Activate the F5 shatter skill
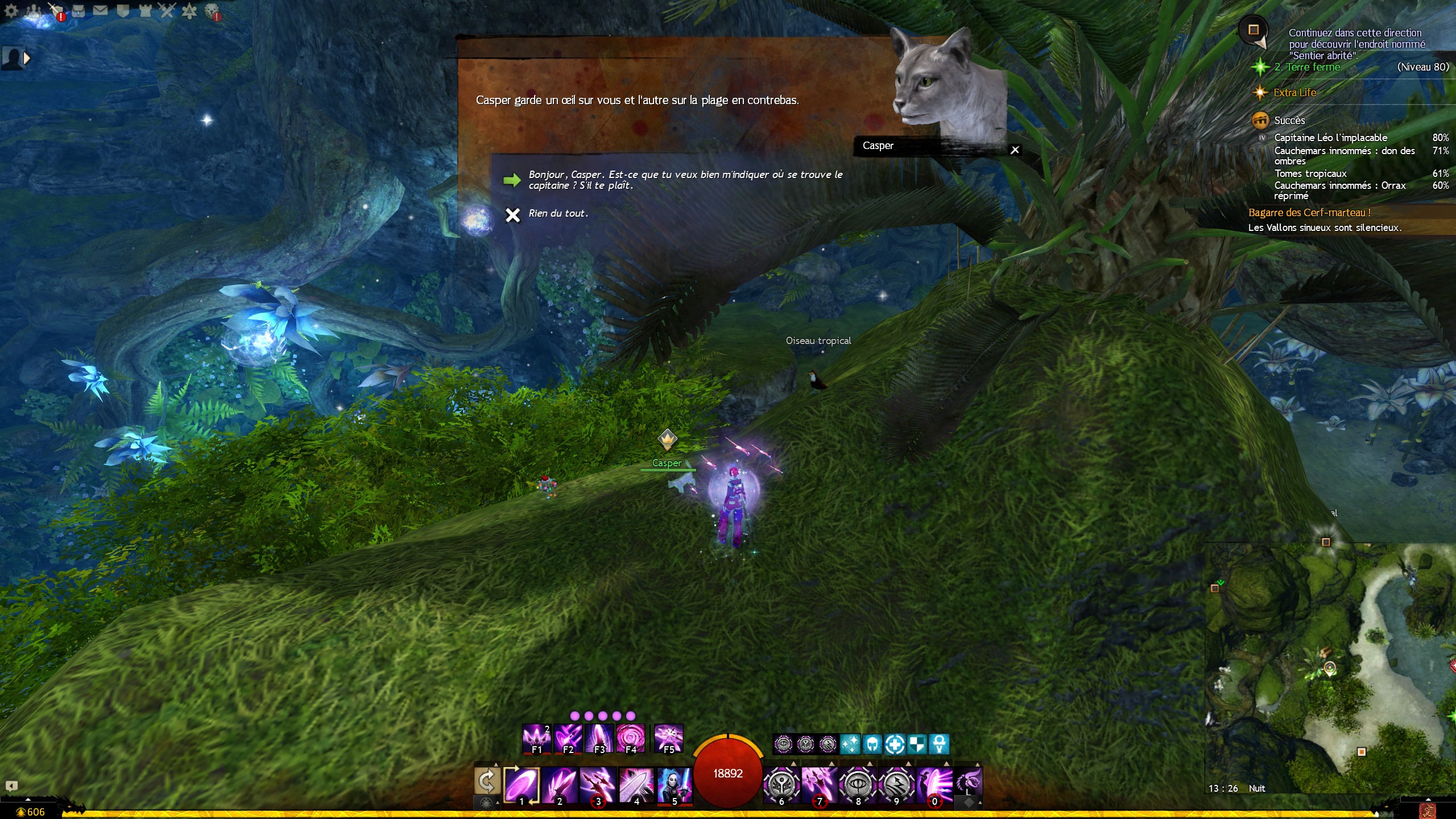Image resolution: width=1456 pixels, height=819 pixels. coord(668,738)
